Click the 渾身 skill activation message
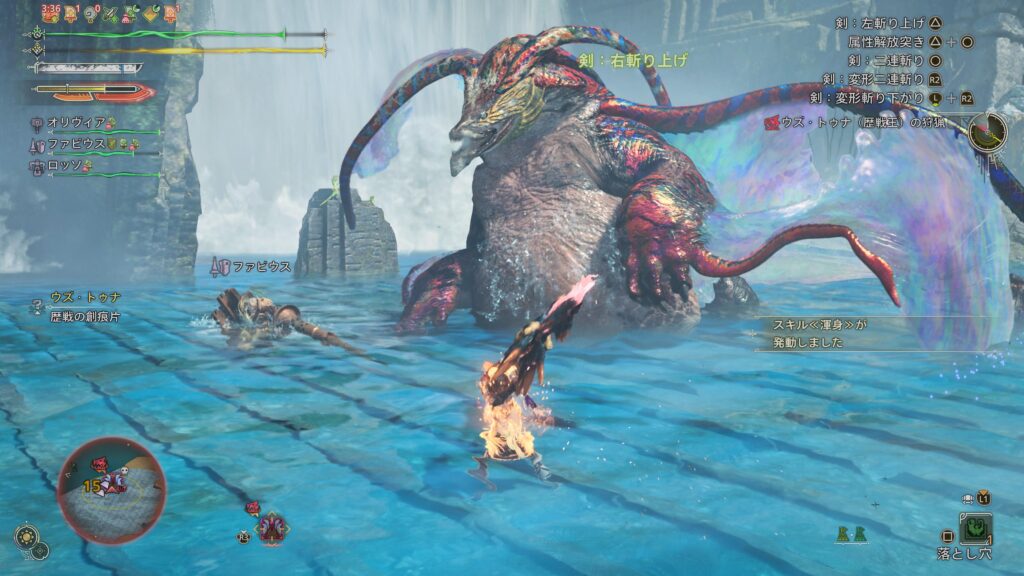Image resolution: width=1024 pixels, height=576 pixels. tap(820, 334)
